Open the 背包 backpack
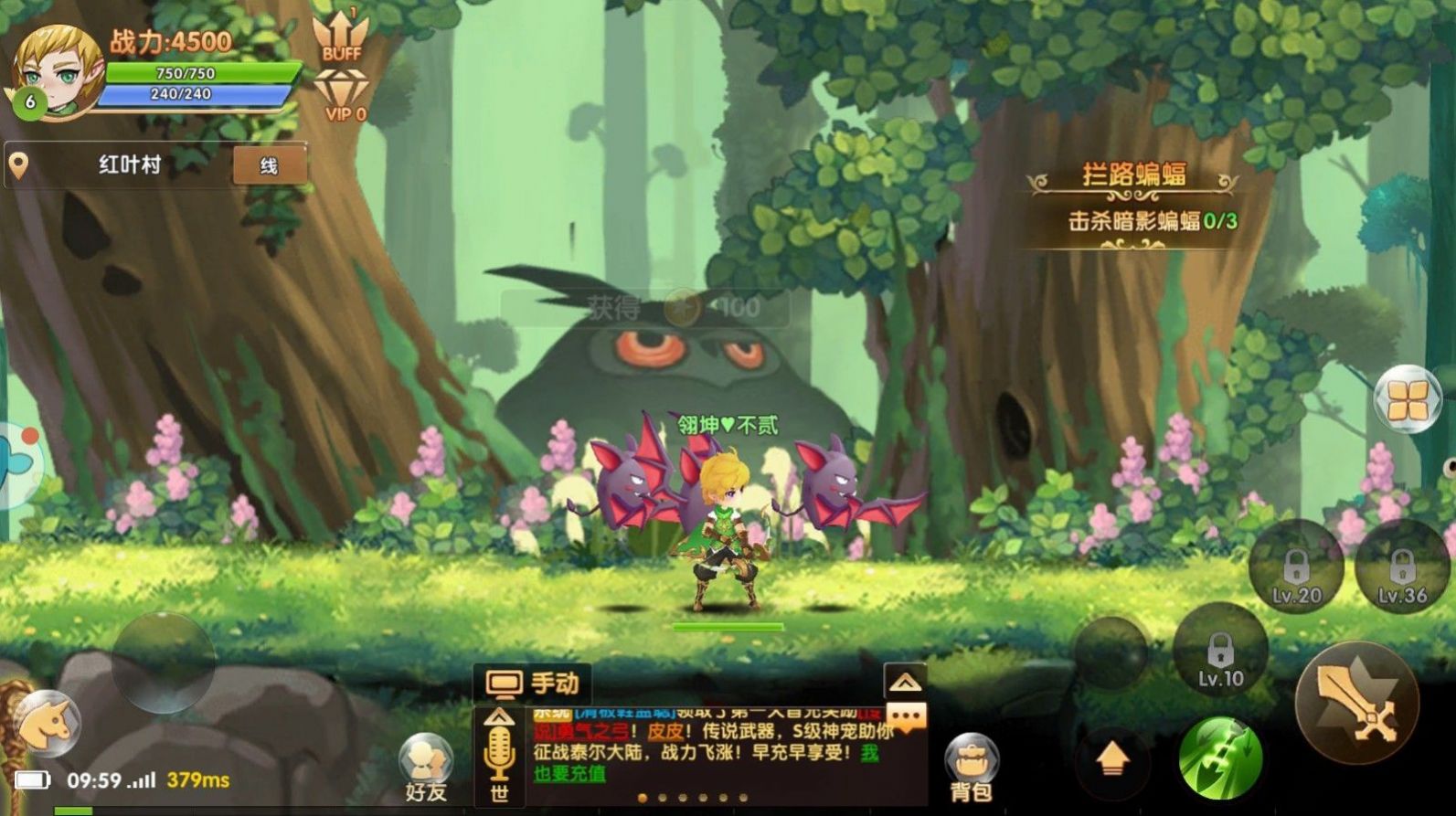This screenshot has height=816, width=1456. click(971, 768)
